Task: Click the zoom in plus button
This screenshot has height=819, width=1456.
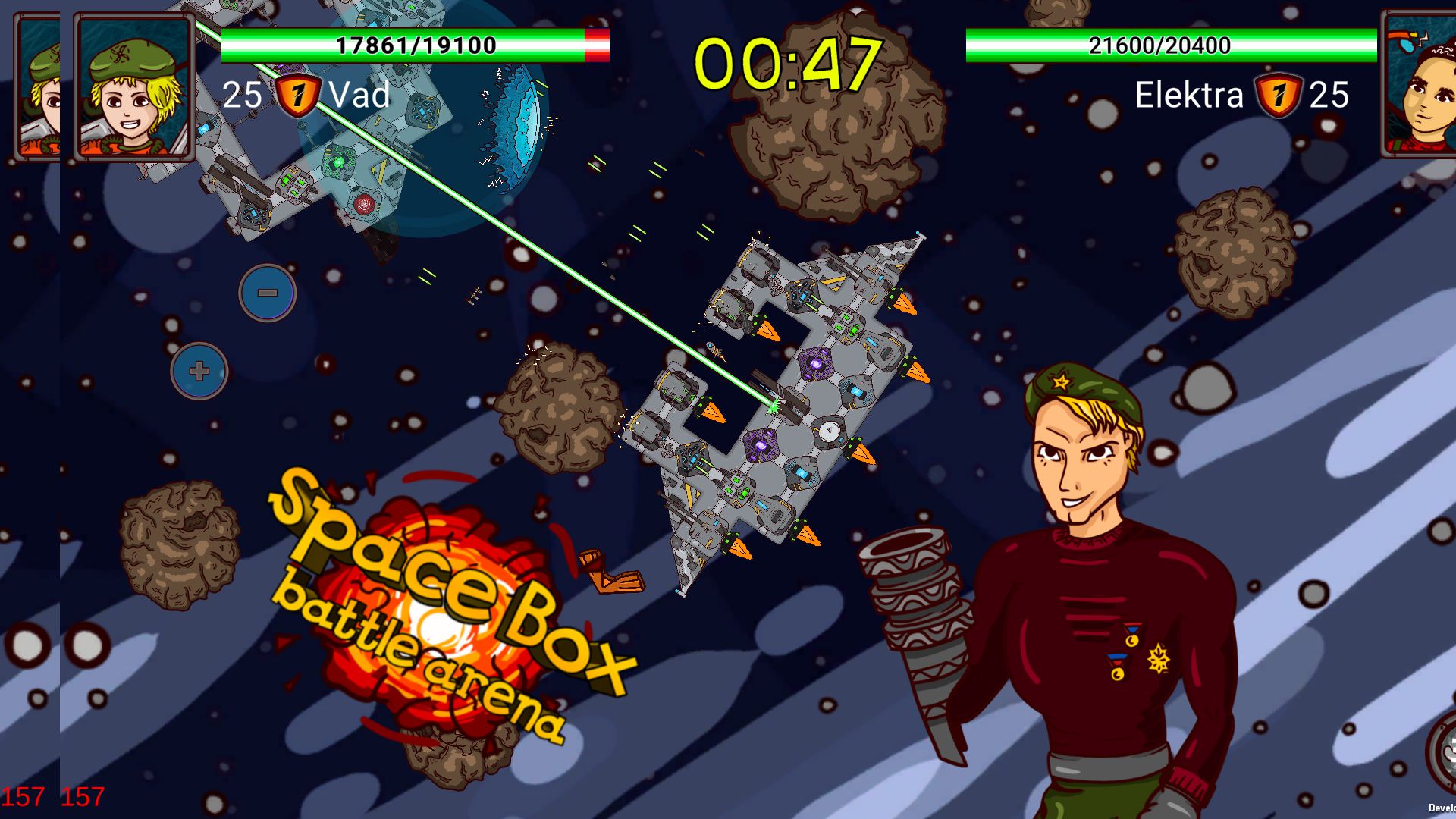Action: [x=199, y=372]
